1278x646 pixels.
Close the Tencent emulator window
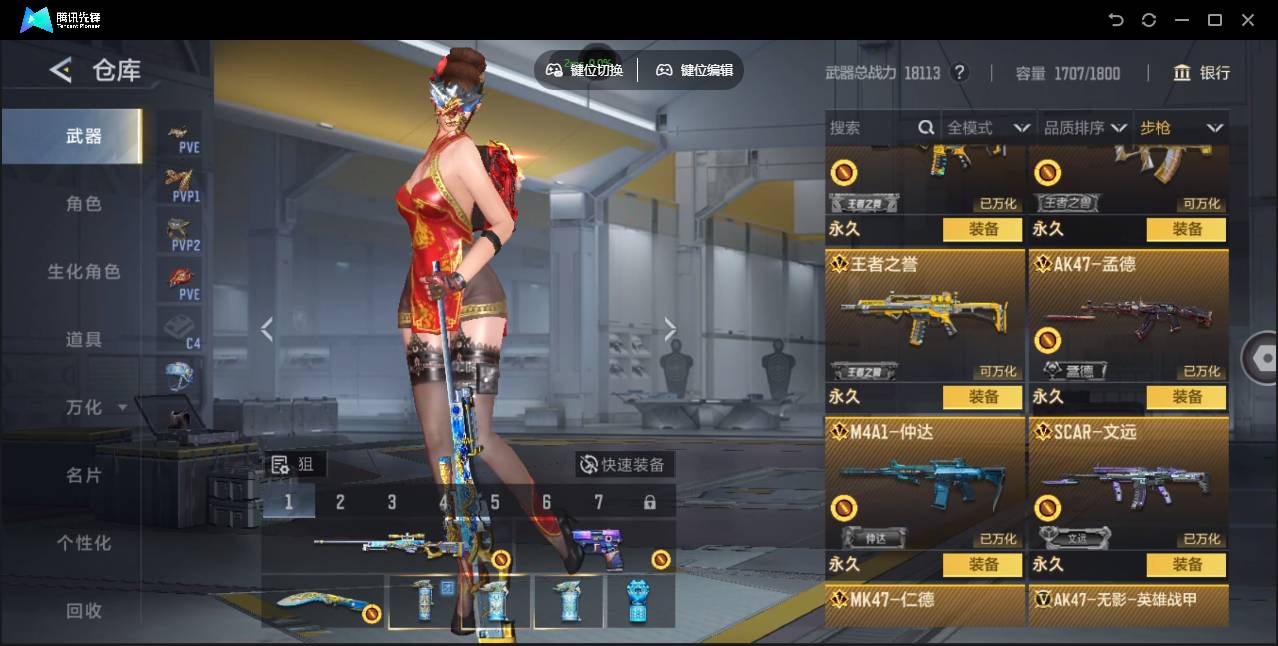1248,20
